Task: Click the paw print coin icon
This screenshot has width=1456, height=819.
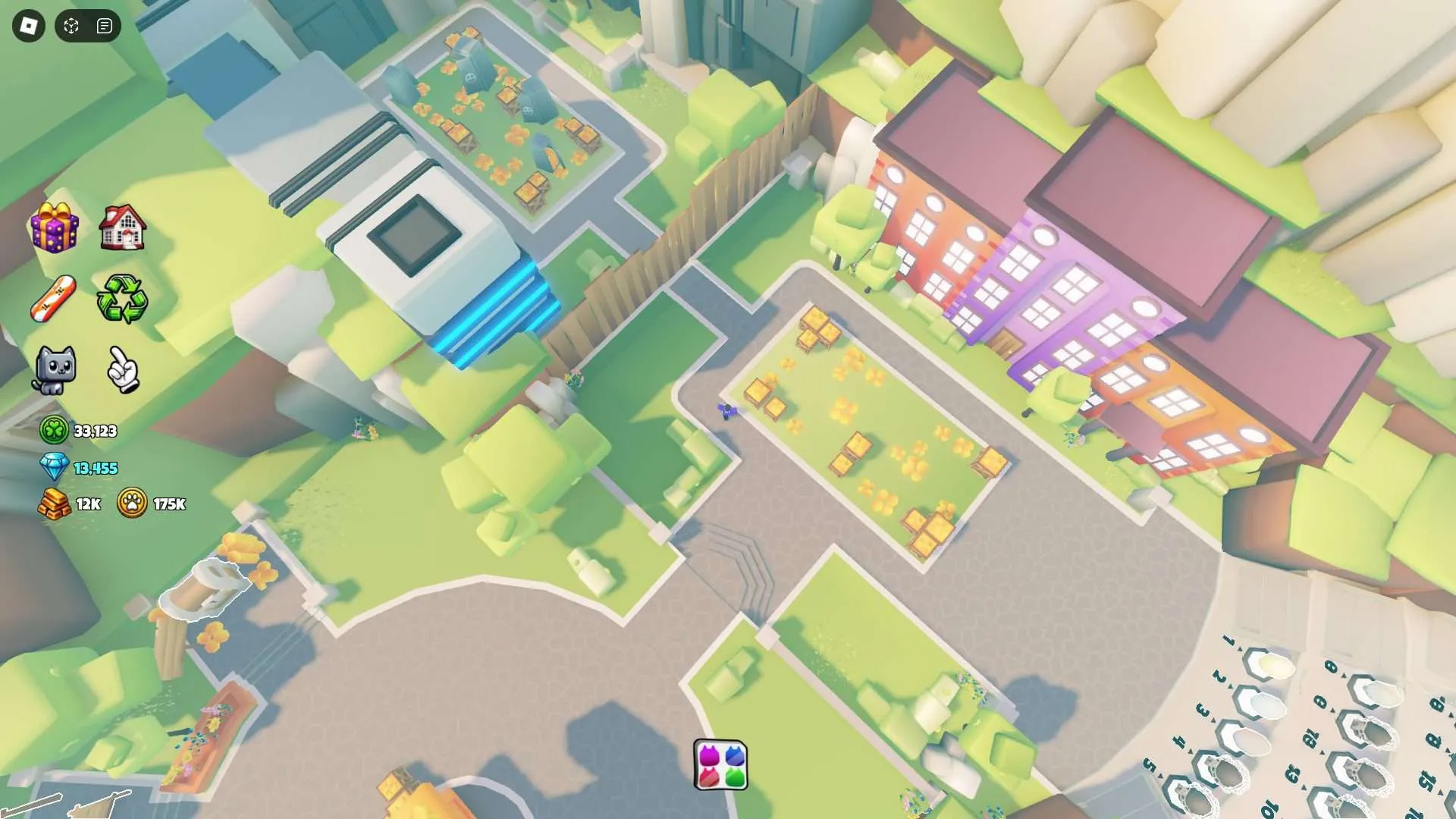Action: pos(132,504)
